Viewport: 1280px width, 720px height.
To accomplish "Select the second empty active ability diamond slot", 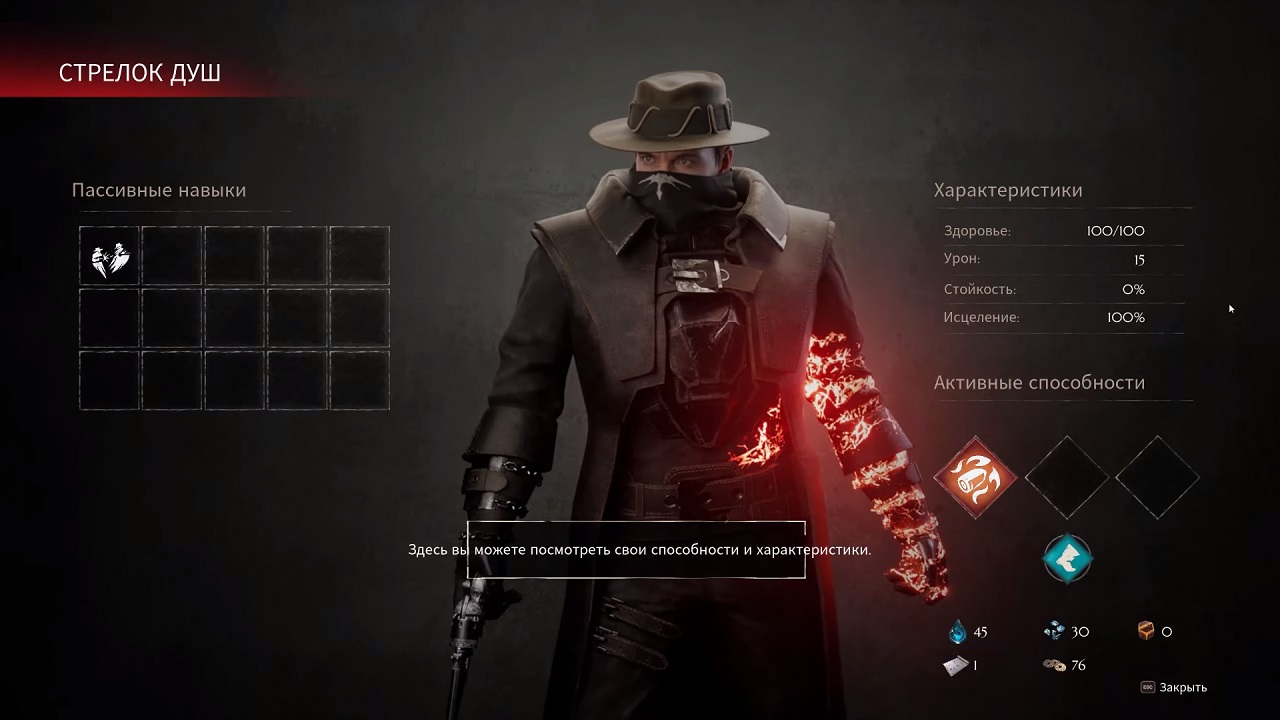I will point(1066,478).
